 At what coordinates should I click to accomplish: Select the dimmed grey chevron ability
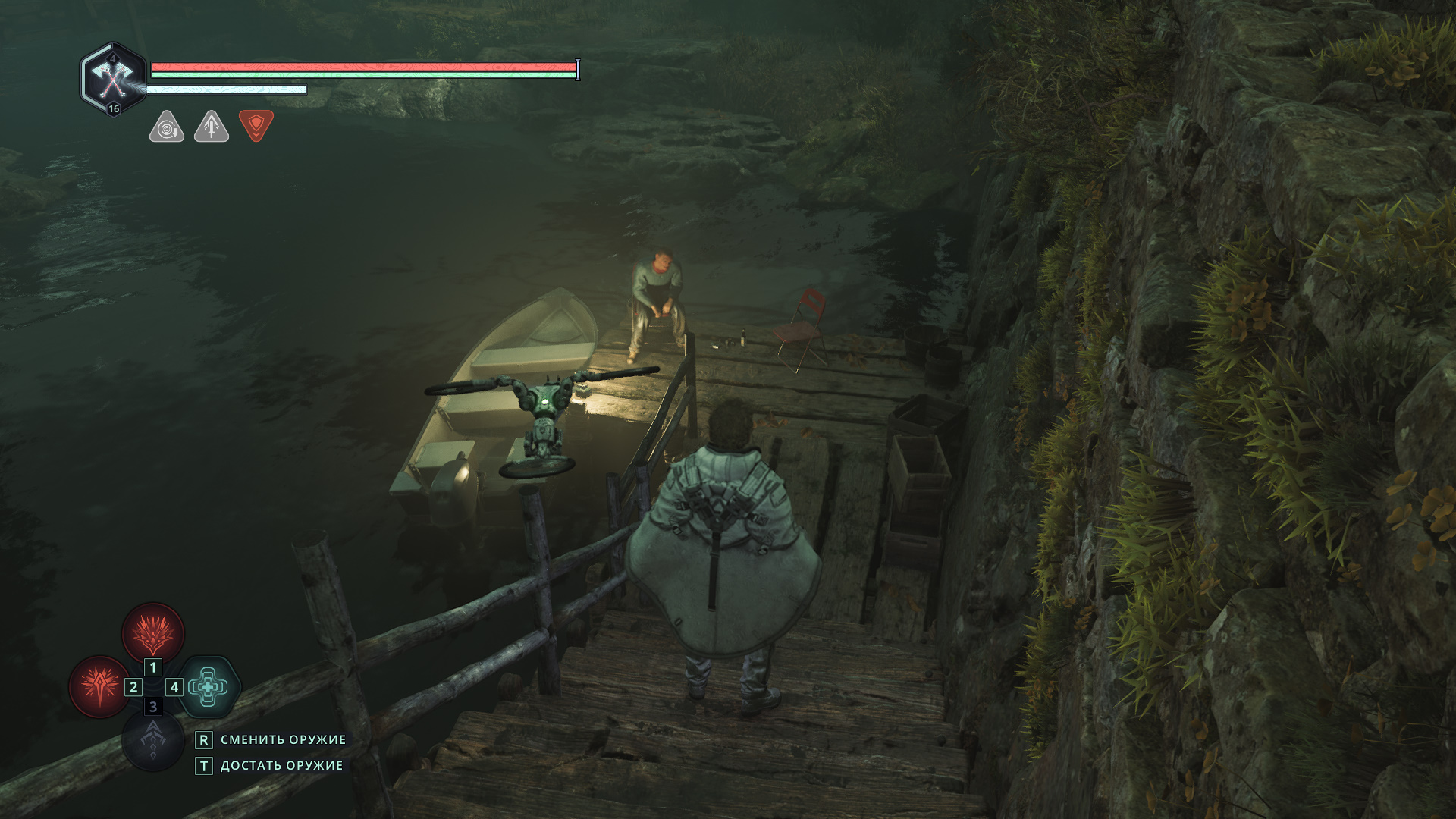click(153, 741)
